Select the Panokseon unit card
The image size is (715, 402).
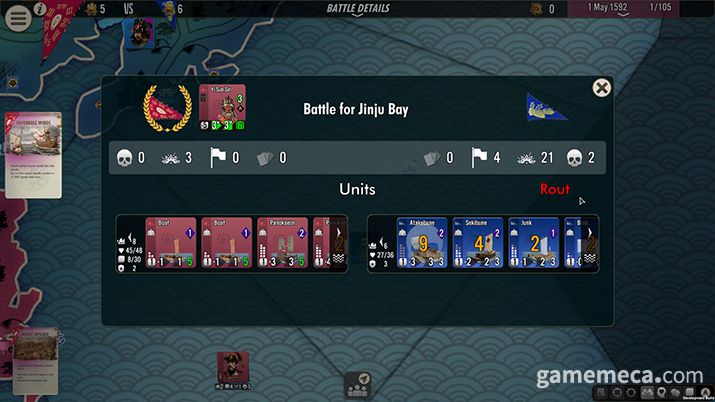(283, 244)
